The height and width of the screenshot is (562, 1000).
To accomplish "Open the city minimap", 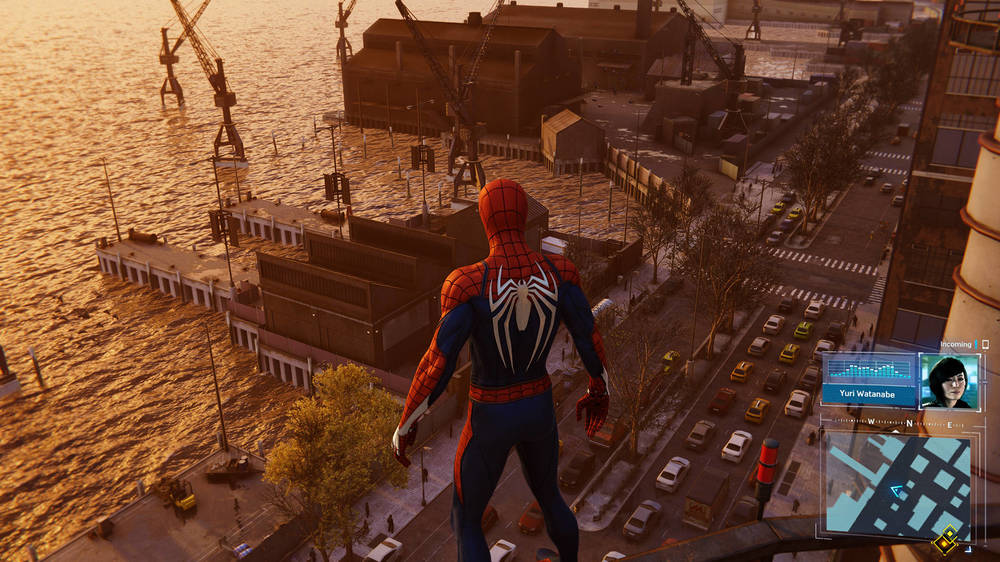I will [x=897, y=486].
